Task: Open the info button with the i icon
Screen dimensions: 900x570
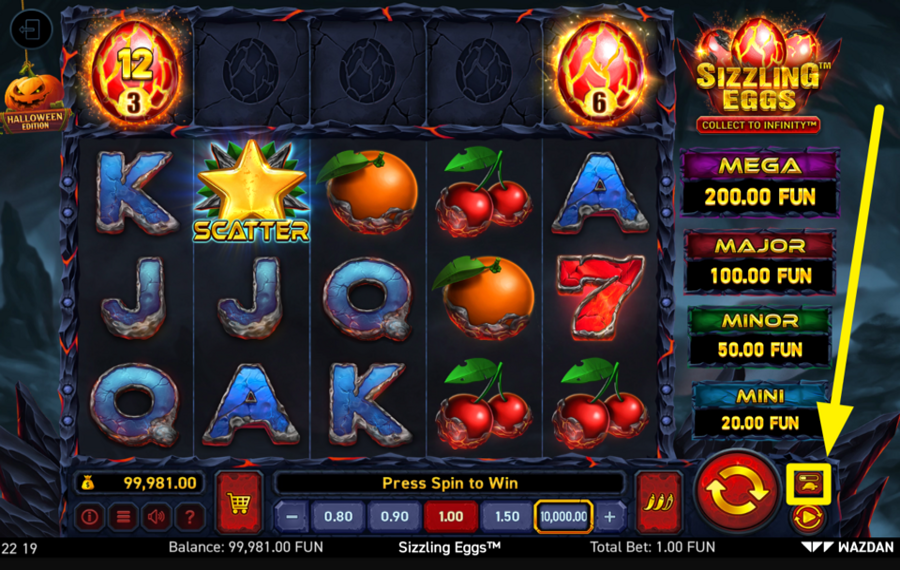Action: tap(91, 517)
